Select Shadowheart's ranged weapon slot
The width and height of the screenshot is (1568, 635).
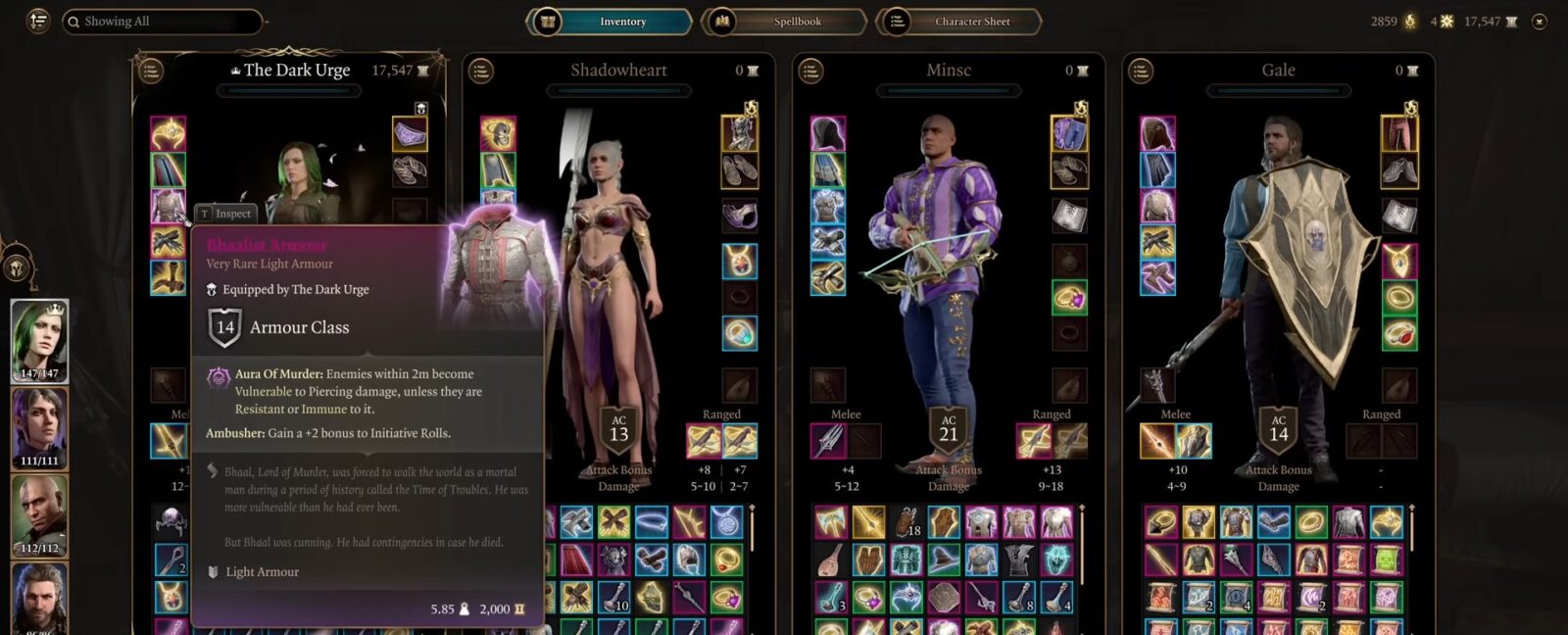click(x=705, y=441)
